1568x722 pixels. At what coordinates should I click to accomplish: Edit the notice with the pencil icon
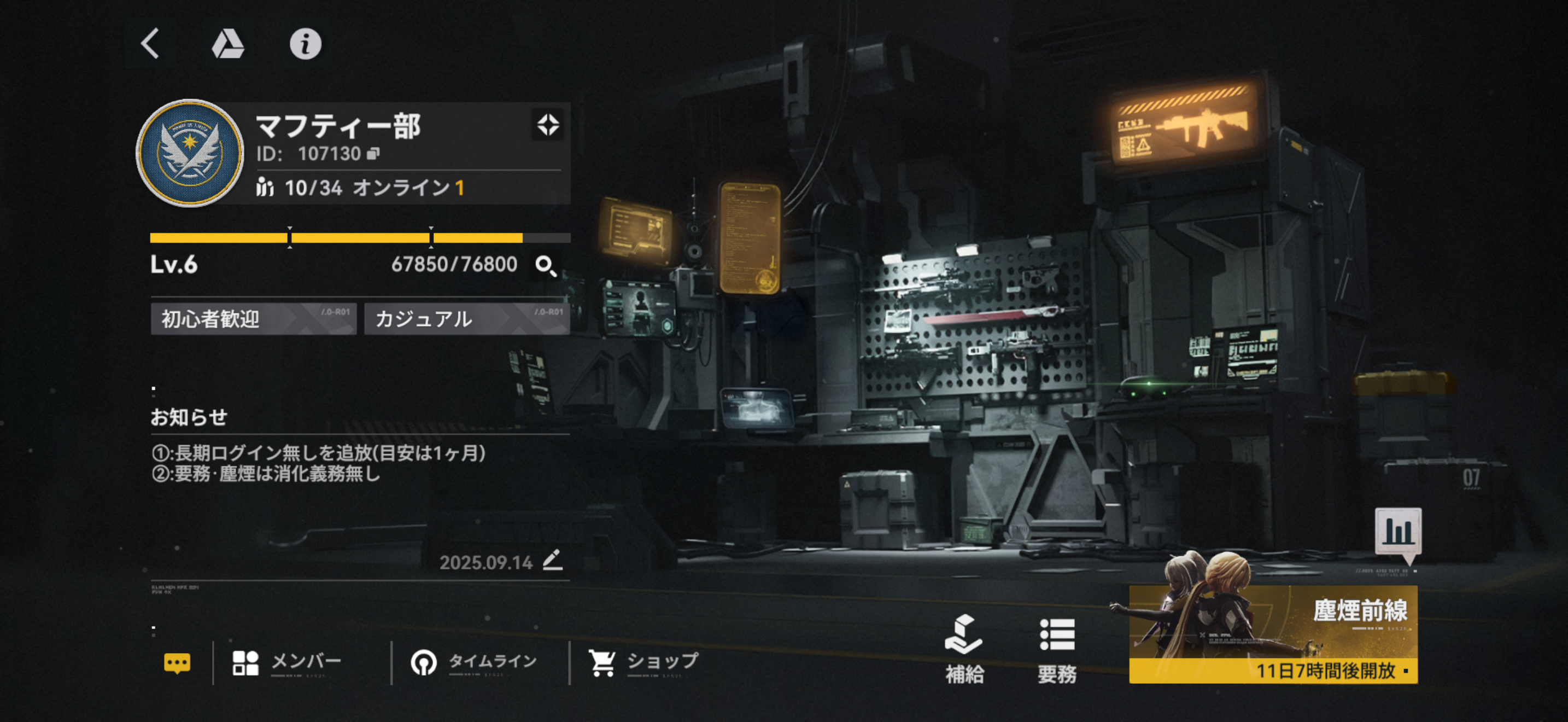[553, 560]
